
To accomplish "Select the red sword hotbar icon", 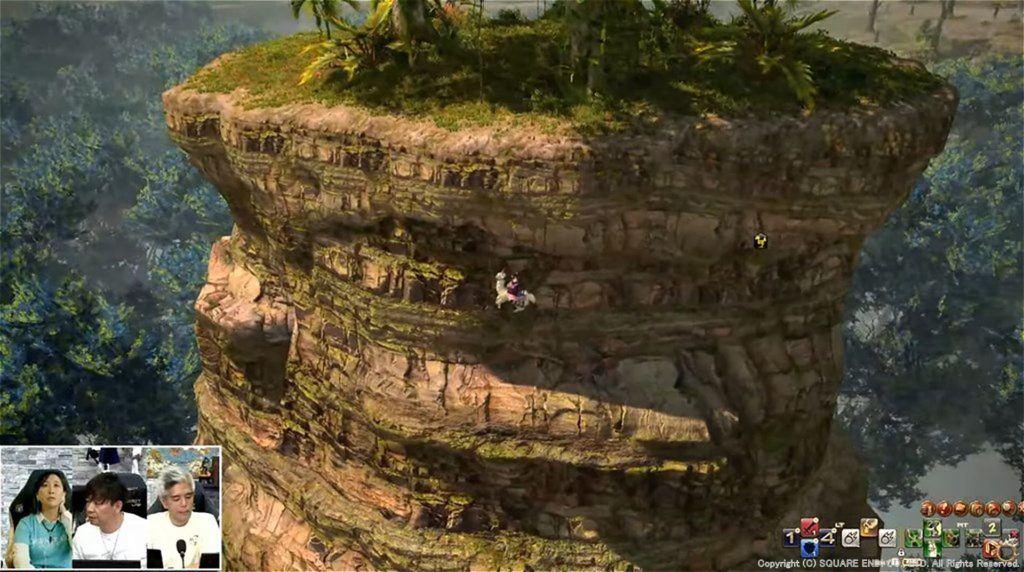I will tap(810, 526).
